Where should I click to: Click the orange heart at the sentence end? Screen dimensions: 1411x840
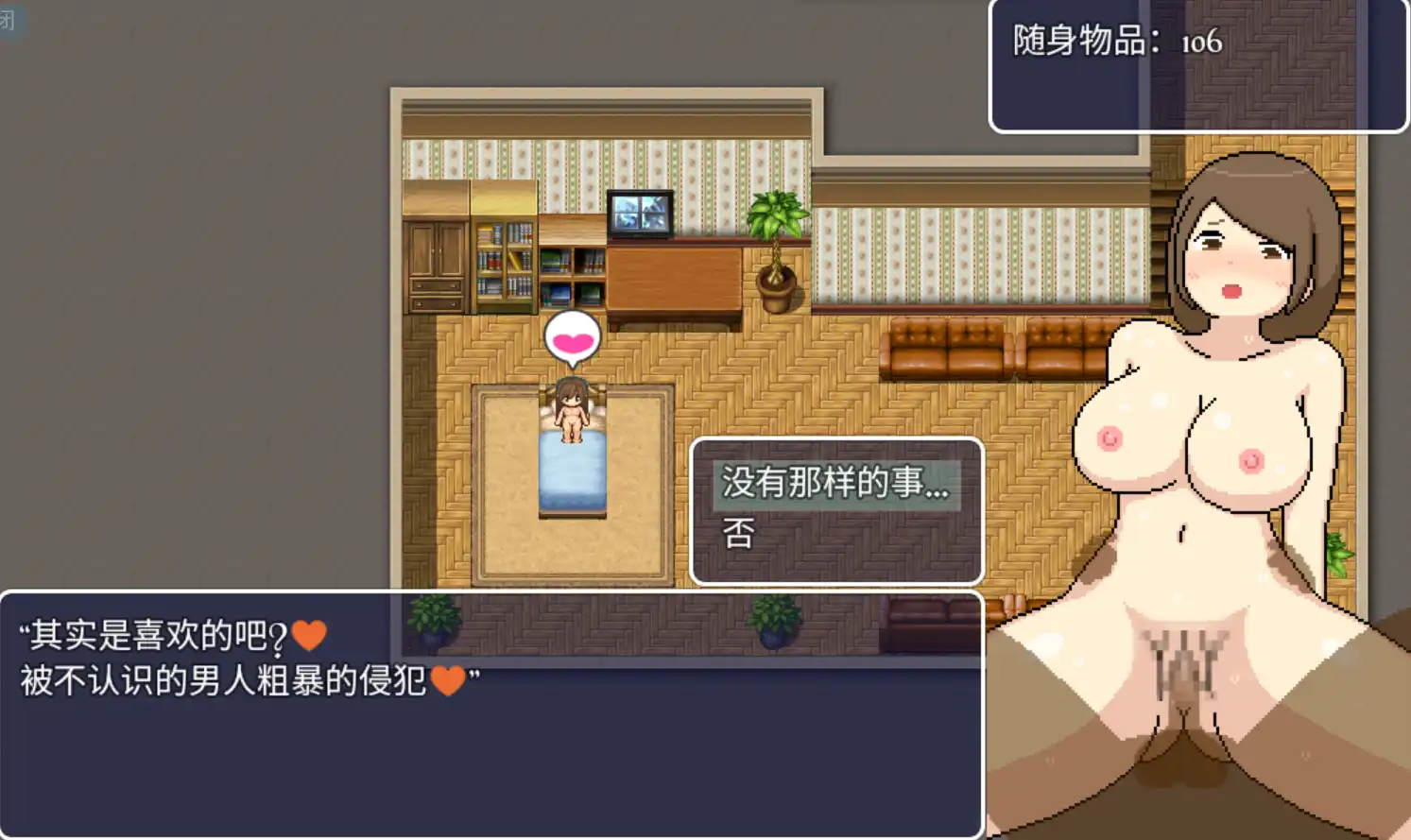click(449, 678)
